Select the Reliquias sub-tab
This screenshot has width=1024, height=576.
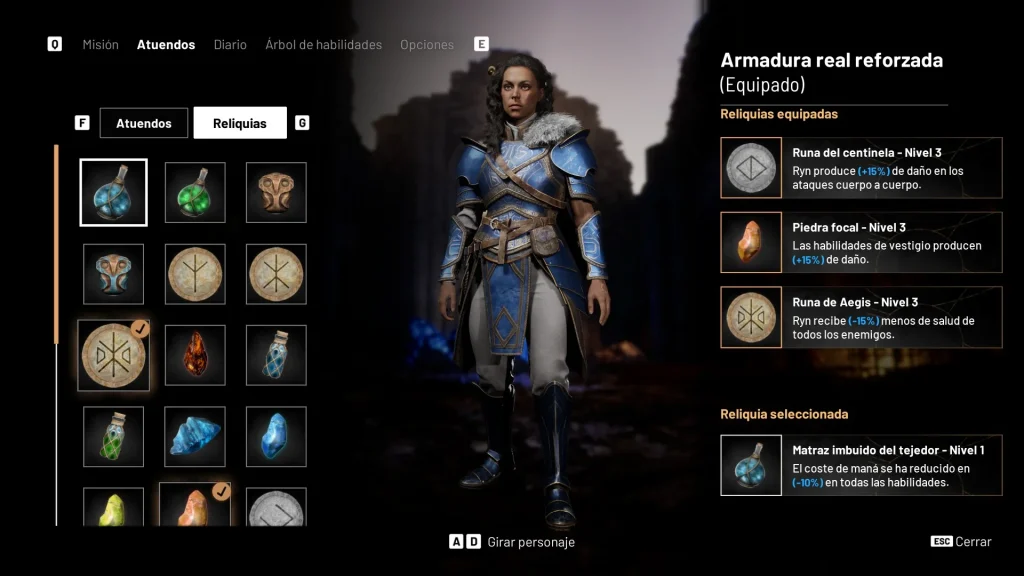coord(240,123)
